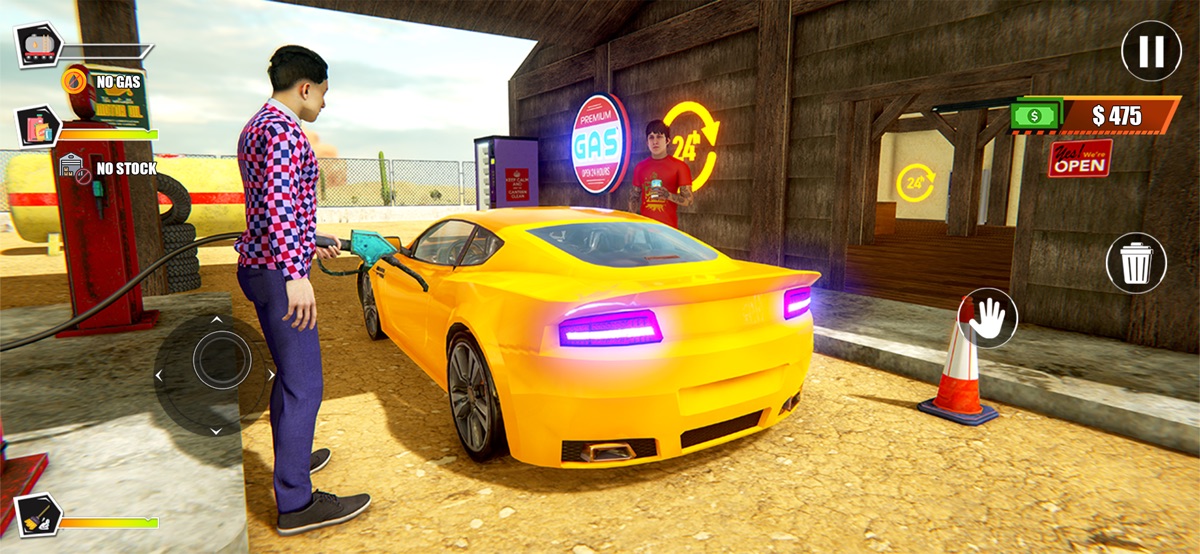Click the virtual joystick center knob
The image size is (1200, 554).
221,360
